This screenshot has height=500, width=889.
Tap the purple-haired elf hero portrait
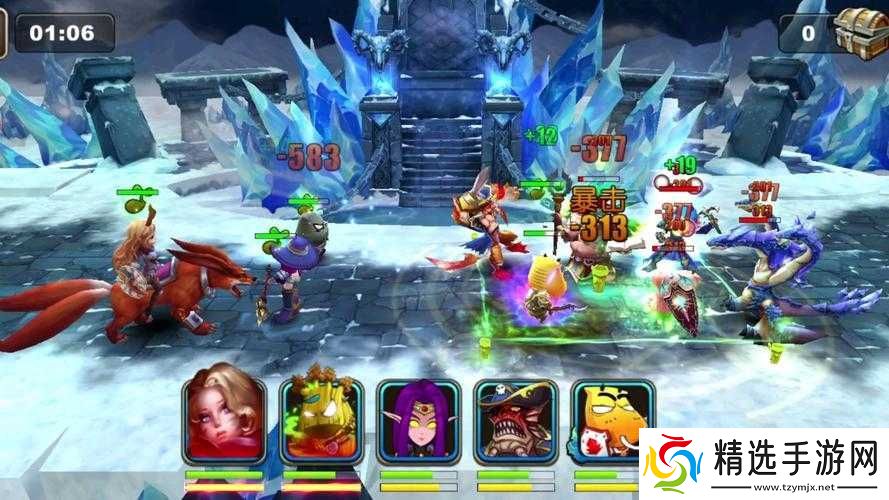coord(417,421)
